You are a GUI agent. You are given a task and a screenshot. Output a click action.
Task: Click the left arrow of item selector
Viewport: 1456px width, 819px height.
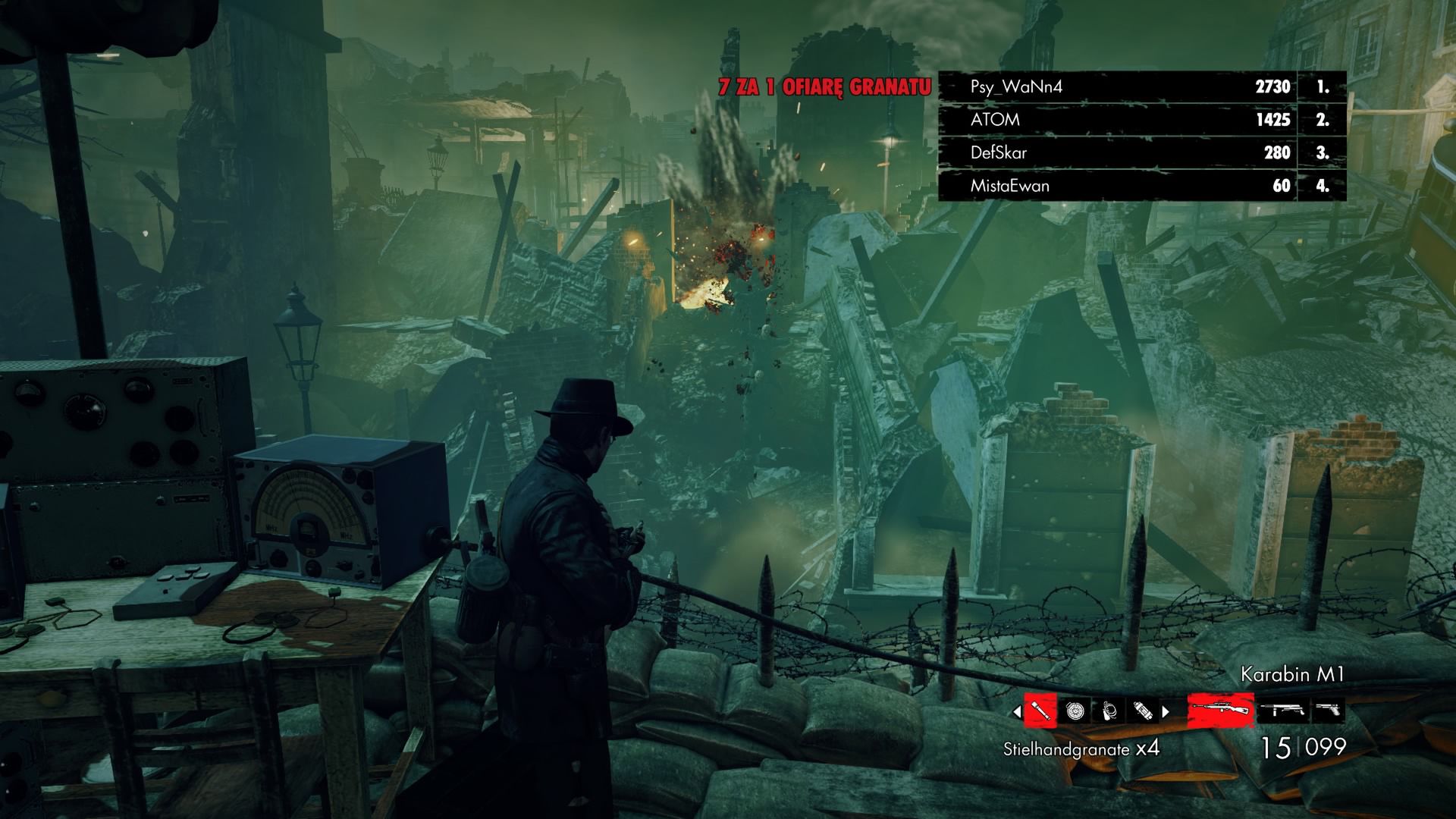pos(1017,712)
